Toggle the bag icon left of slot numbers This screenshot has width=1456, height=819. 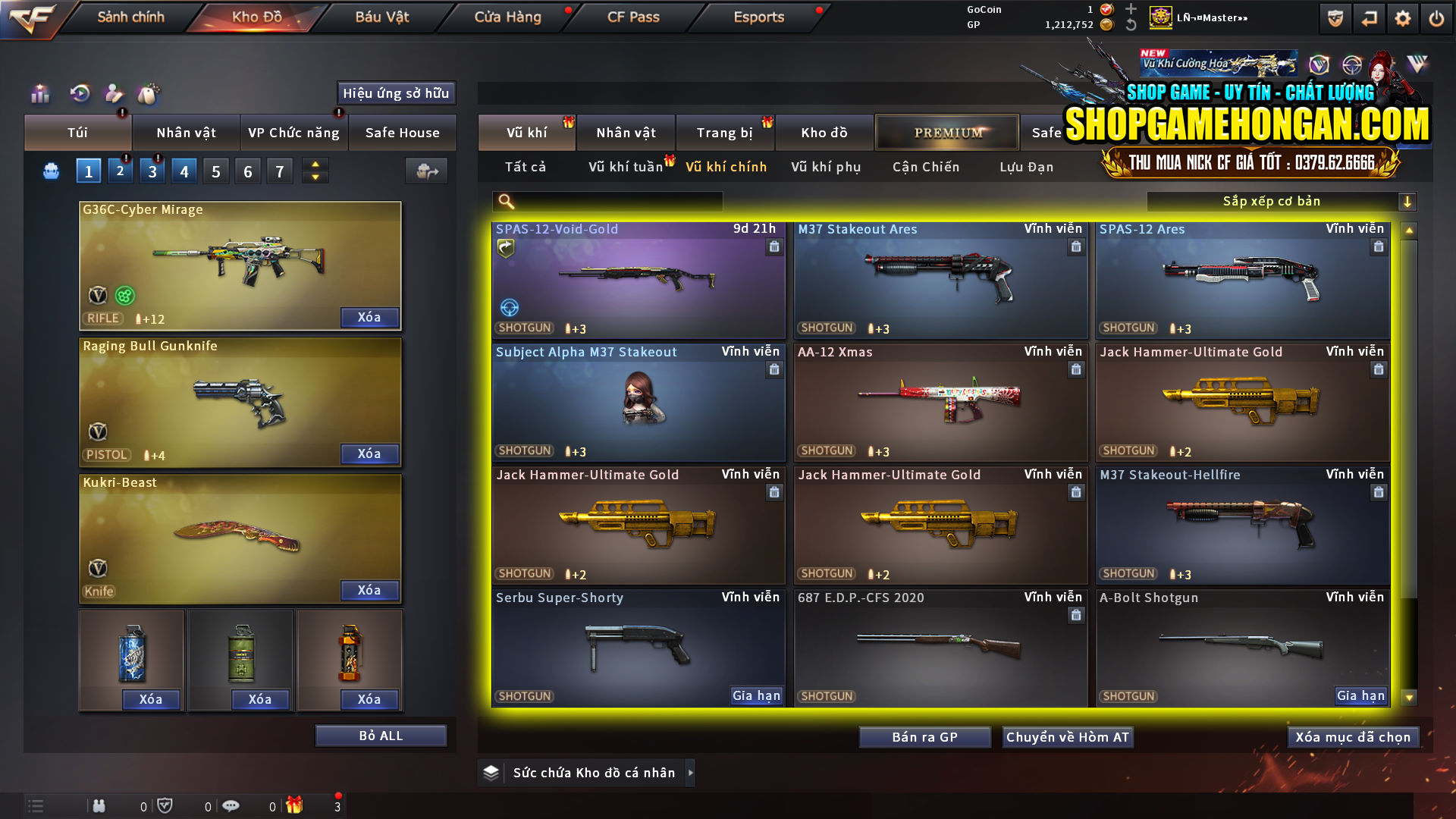(x=50, y=171)
